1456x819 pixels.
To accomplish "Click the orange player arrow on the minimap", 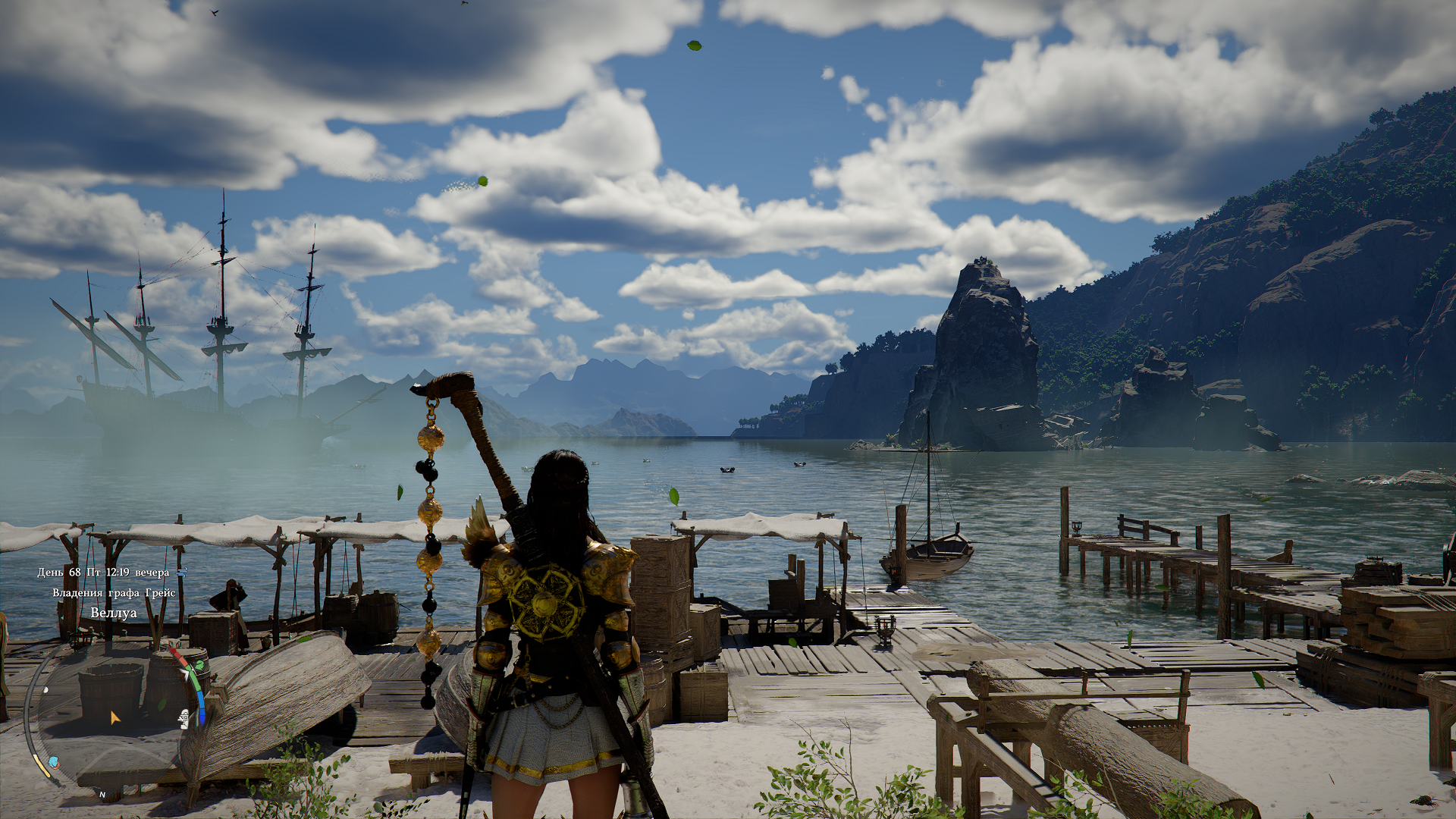I will (115, 717).
